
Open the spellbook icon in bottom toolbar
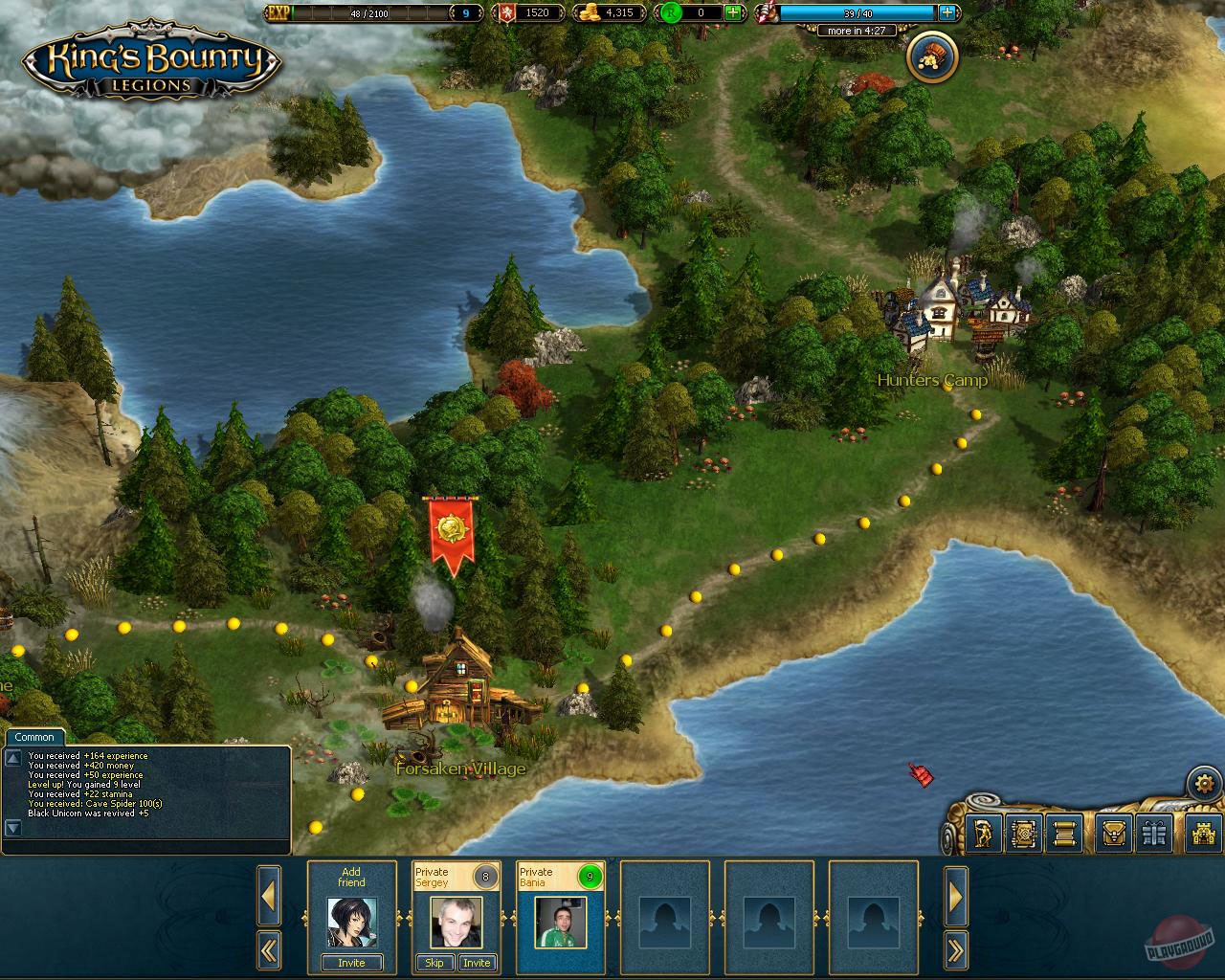(1024, 834)
